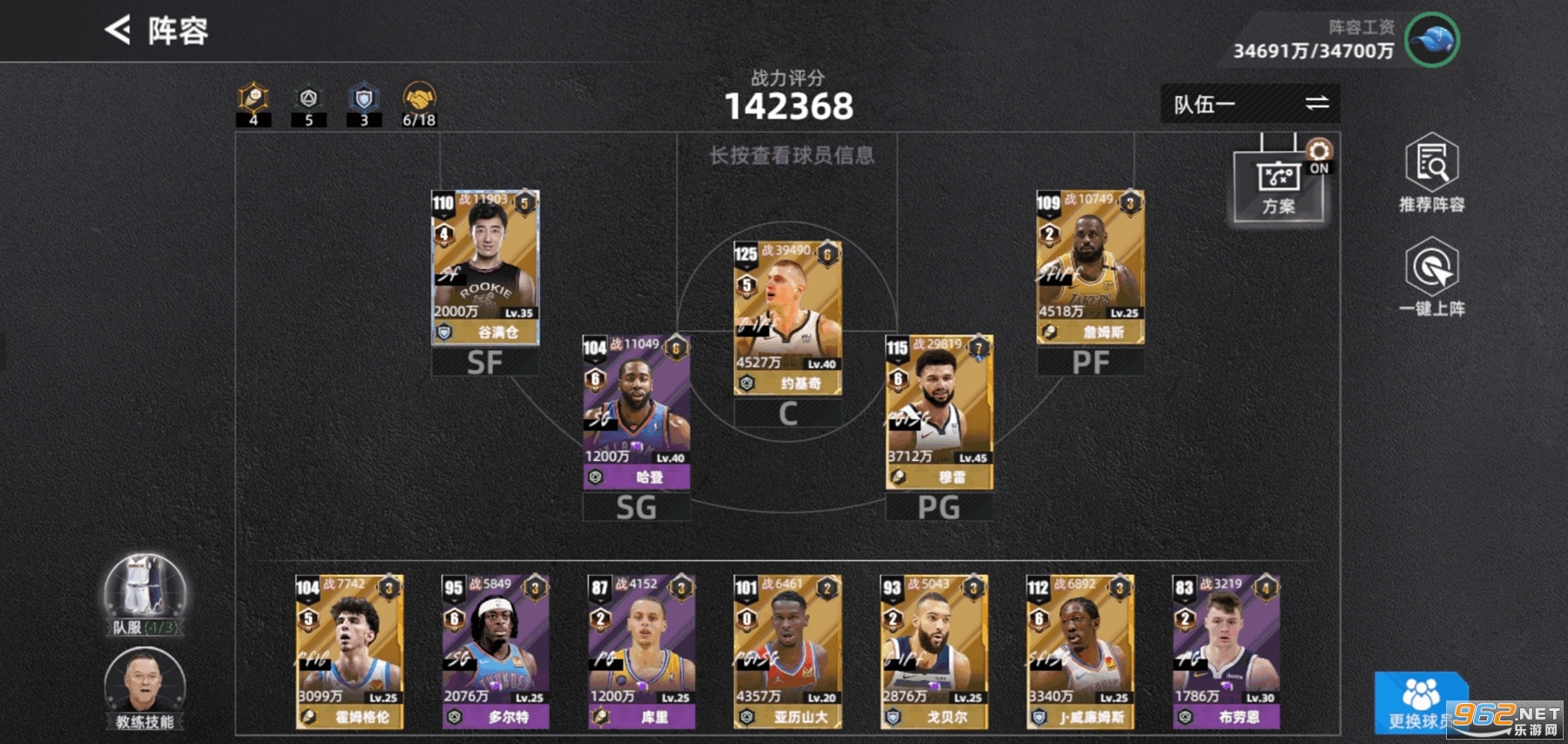
Task: Click the 更换球员 swap players button
Action: click(1416, 703)
